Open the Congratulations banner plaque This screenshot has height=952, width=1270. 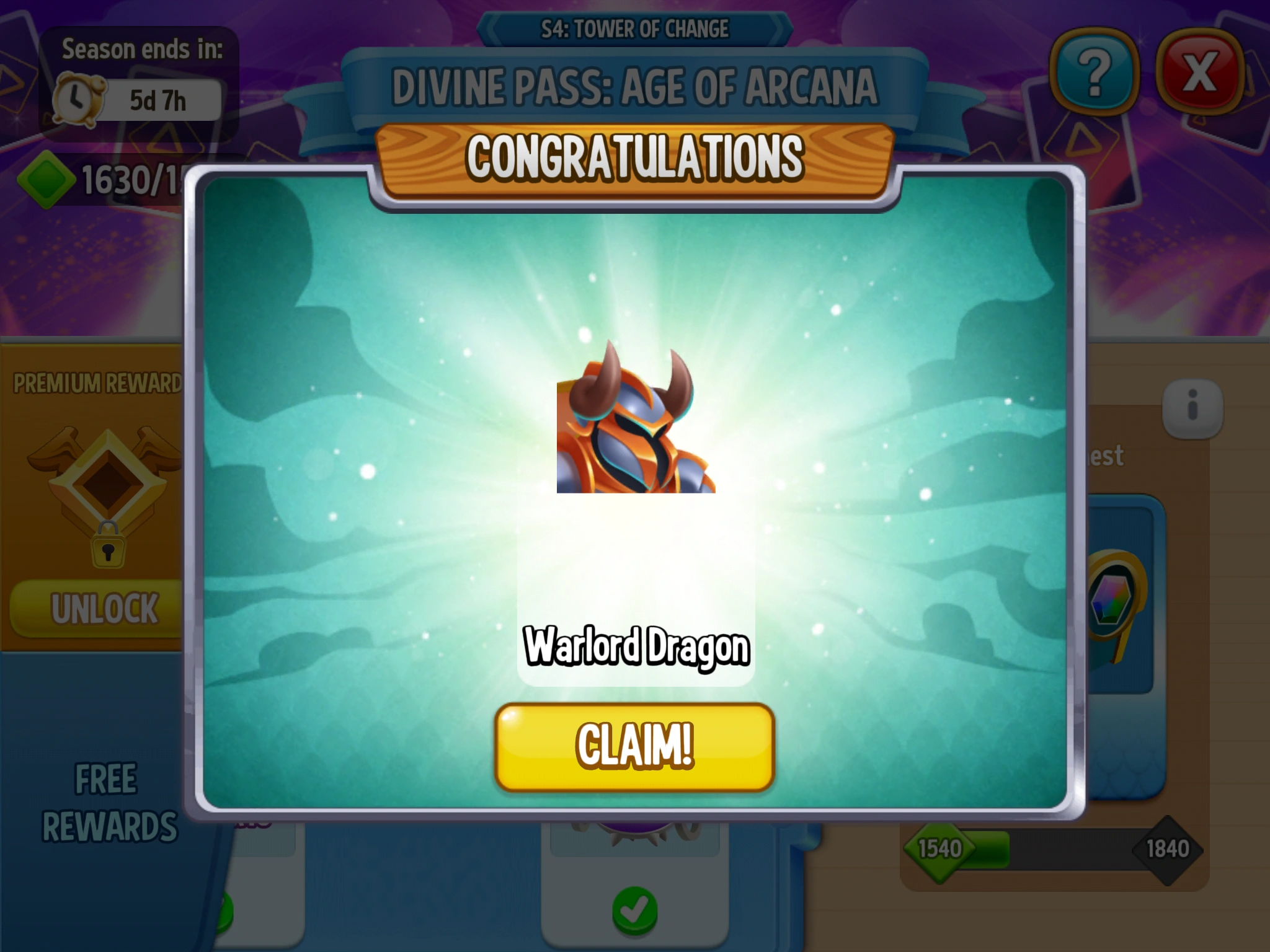635,157
